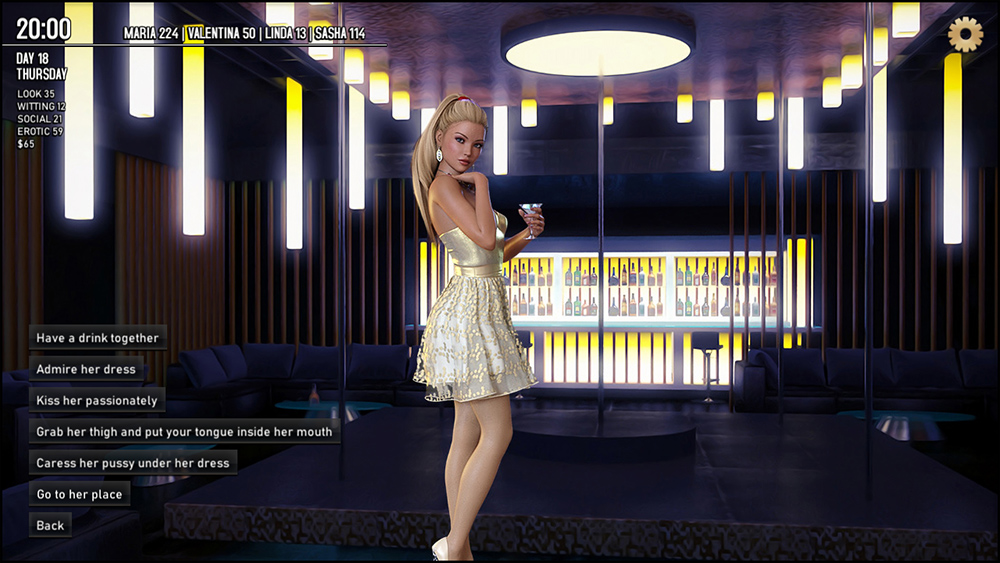This screenshot has width=1000, height=563.
Task: Click the Back button
Action: pos(50,525)
